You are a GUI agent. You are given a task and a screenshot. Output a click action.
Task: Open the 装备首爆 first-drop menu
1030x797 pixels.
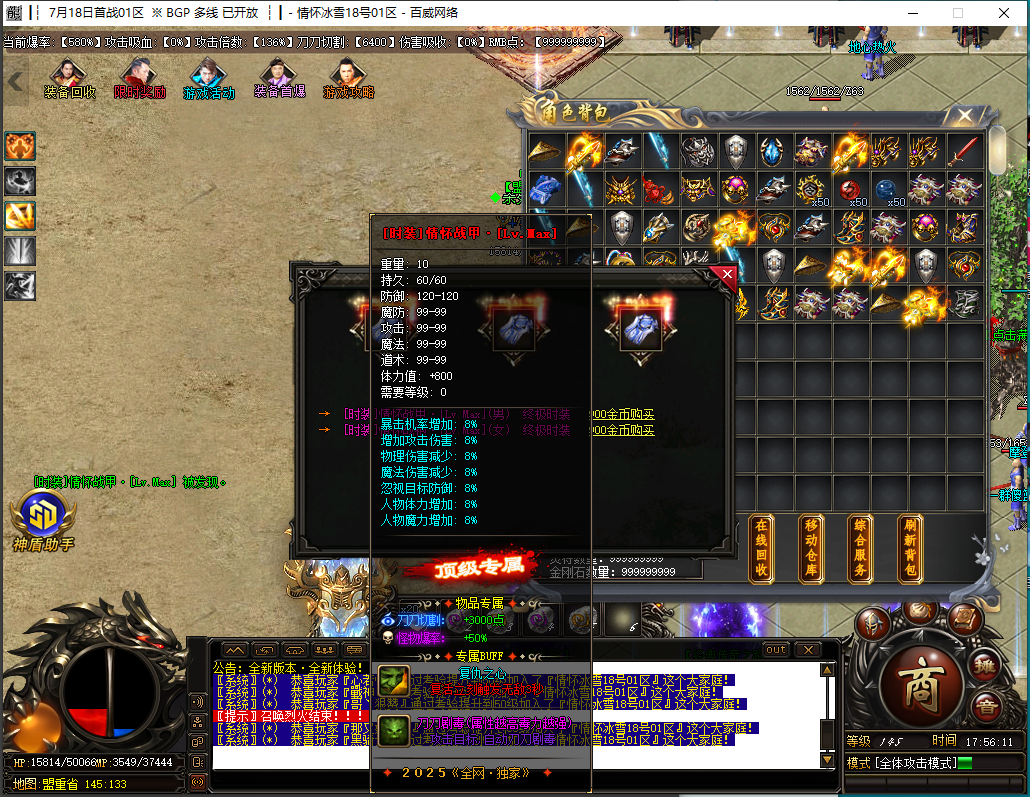279,78
